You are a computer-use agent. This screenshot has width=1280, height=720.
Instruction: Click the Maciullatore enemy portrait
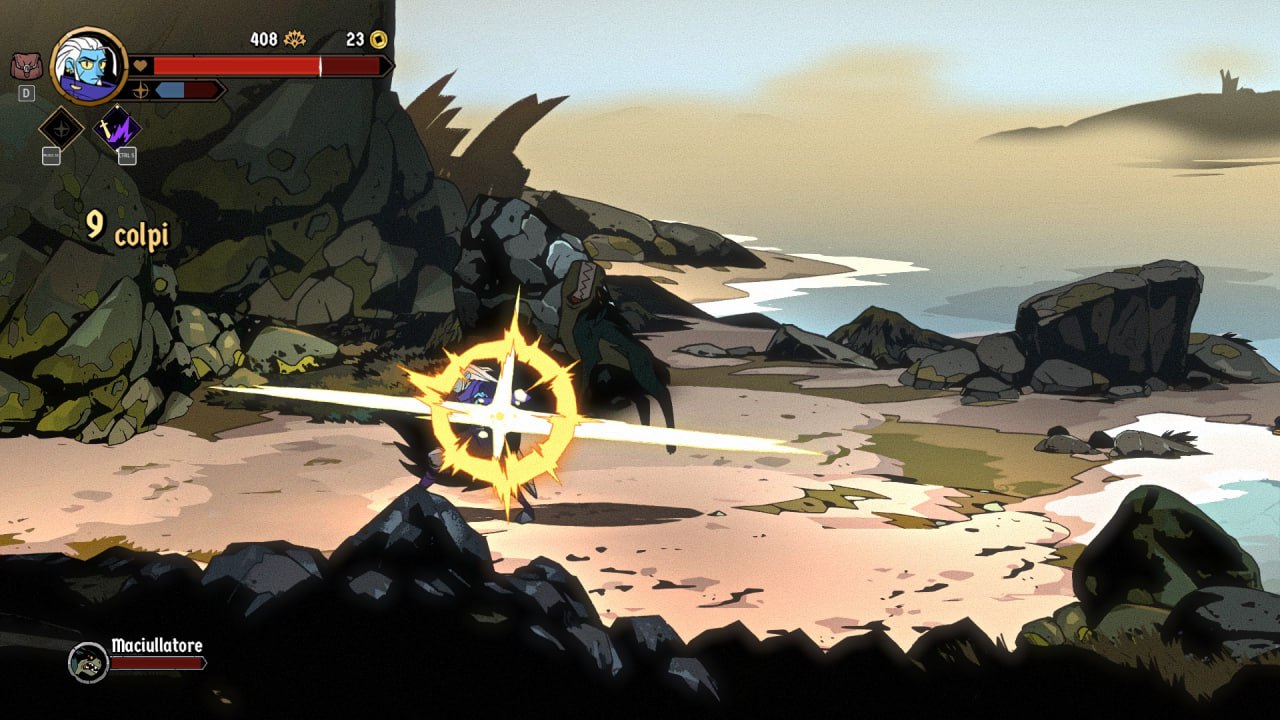pyautogui.click(x=88, y=662)
